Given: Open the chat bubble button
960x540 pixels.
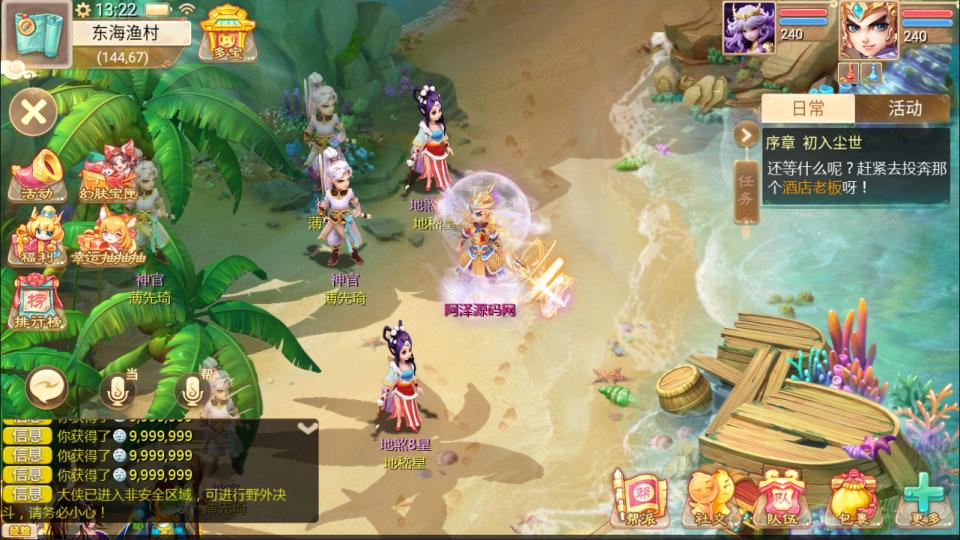Looking at the screenshot, I should click(x=46, y=387).
